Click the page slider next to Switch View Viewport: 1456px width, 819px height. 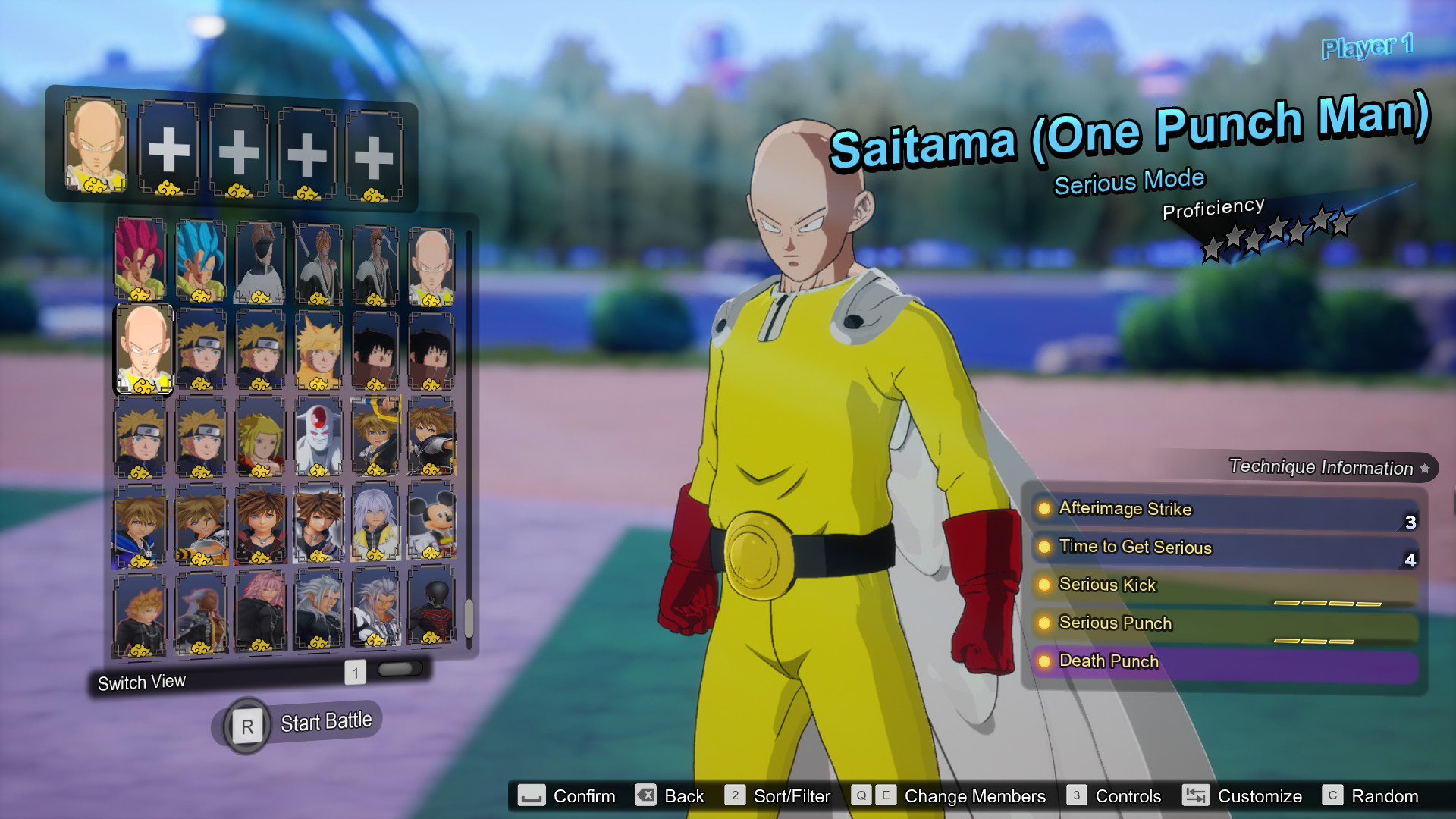400,669
